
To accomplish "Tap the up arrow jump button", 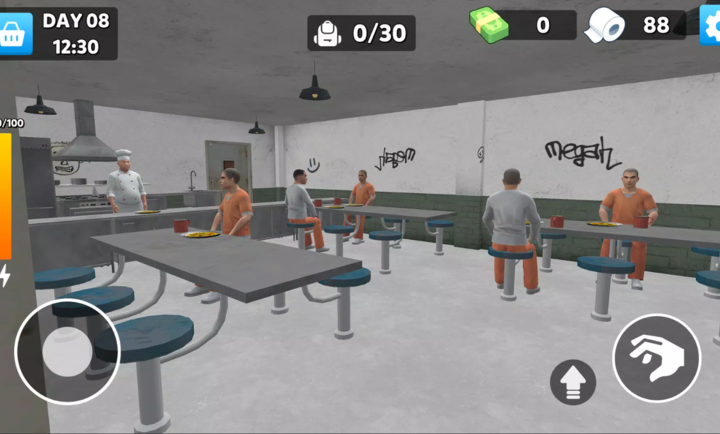I will 573,381.
